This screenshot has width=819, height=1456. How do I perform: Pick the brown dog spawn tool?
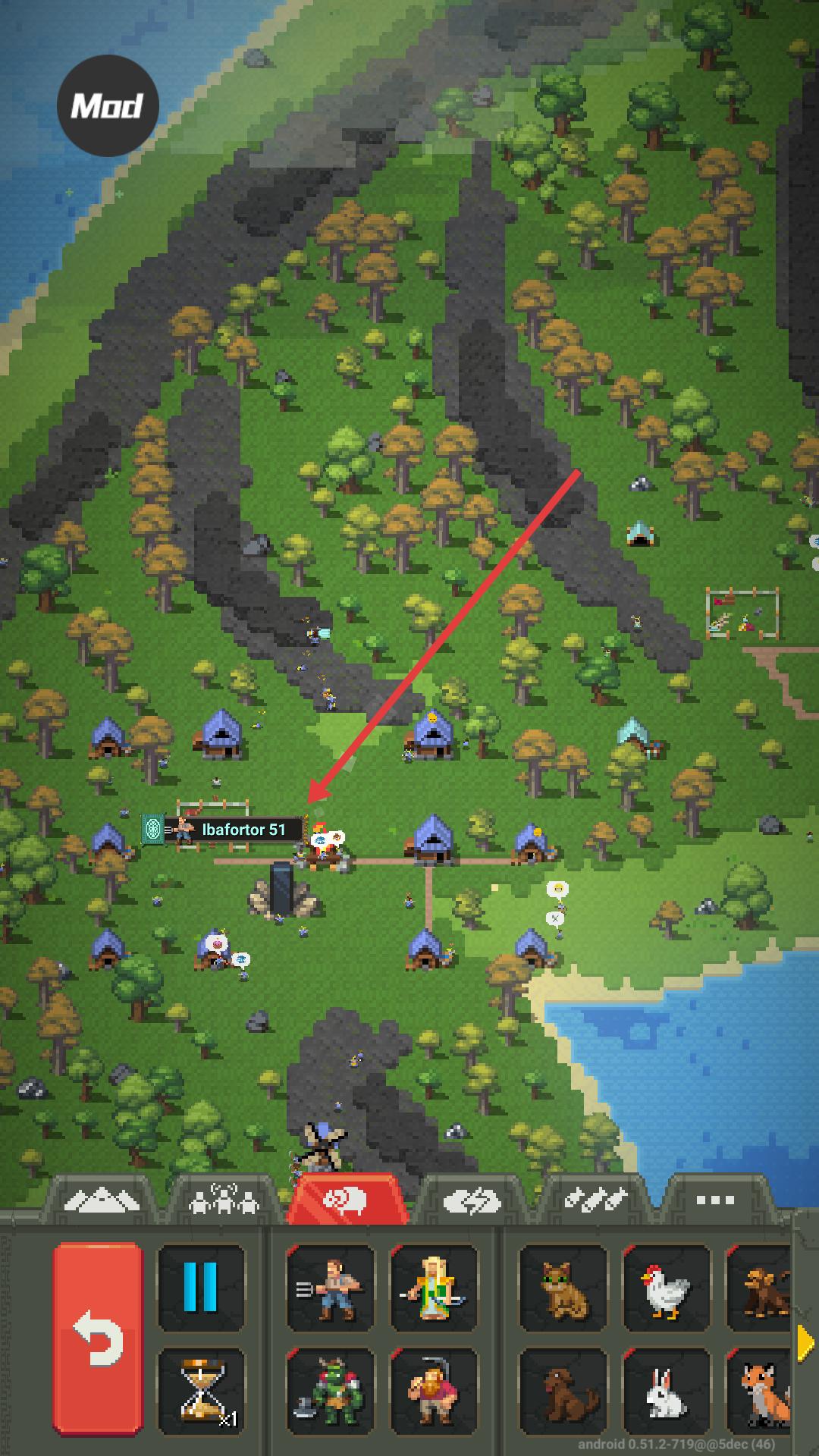pos(563,1390)
